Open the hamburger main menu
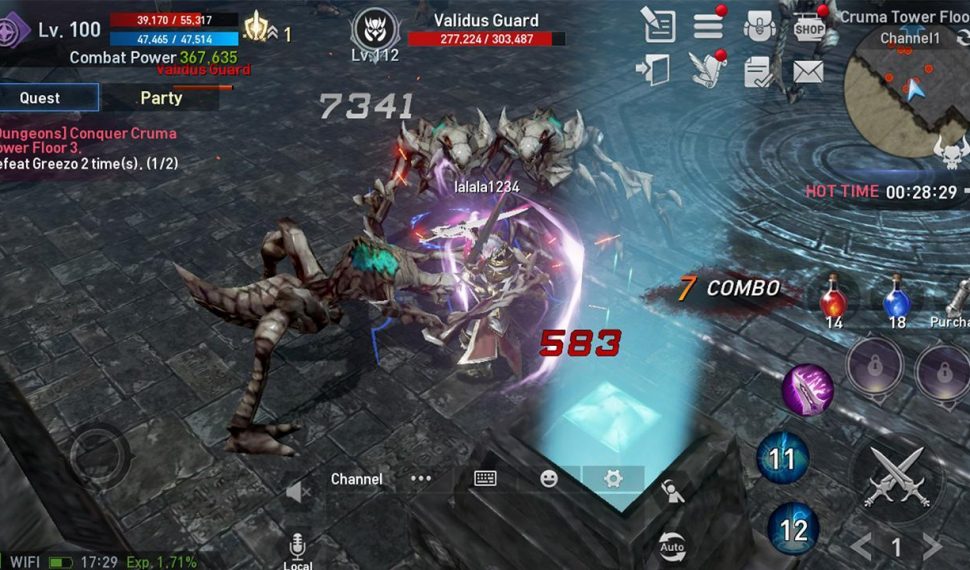970x570 pixels. click(x=709, y=26)
